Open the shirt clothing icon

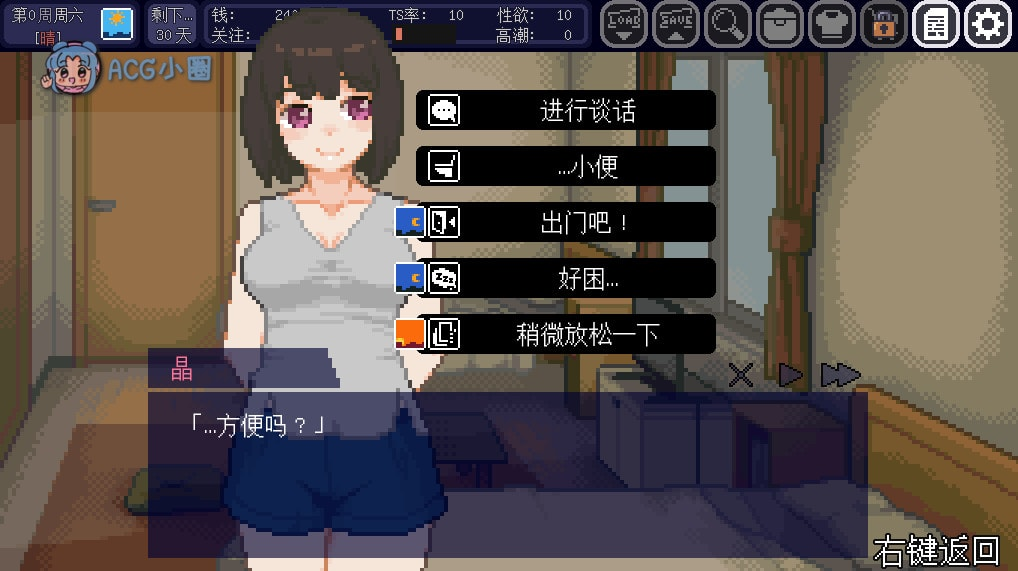(831, 24)
